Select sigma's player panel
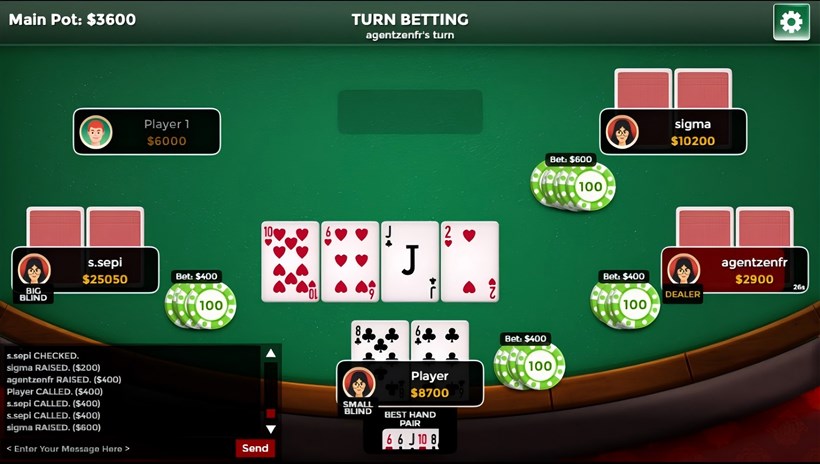The height and width of the screenshot is (464, 820). [x=673, y=132]
